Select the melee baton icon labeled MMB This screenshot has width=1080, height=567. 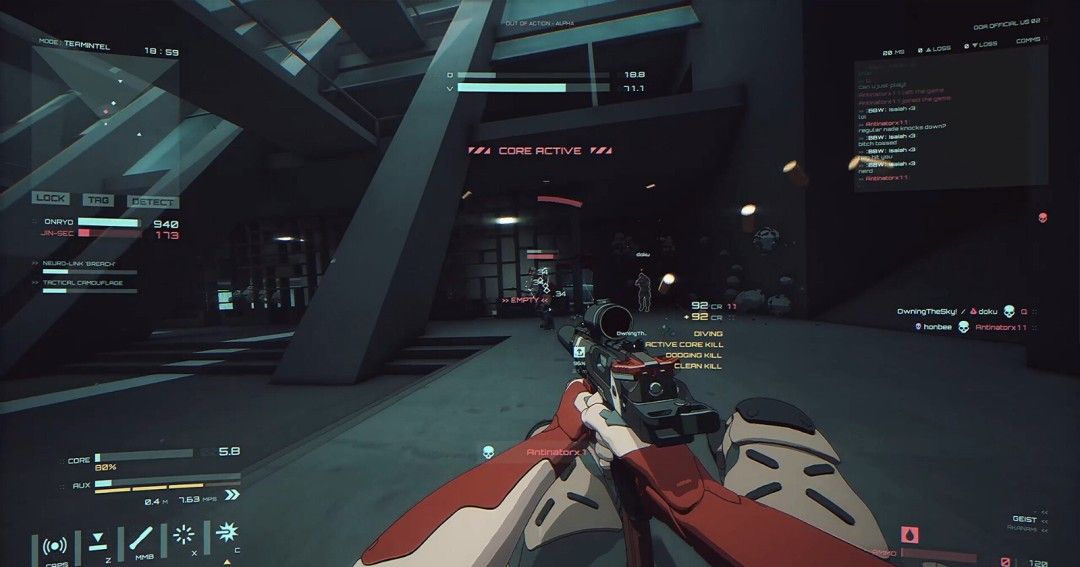pos(142,541)
